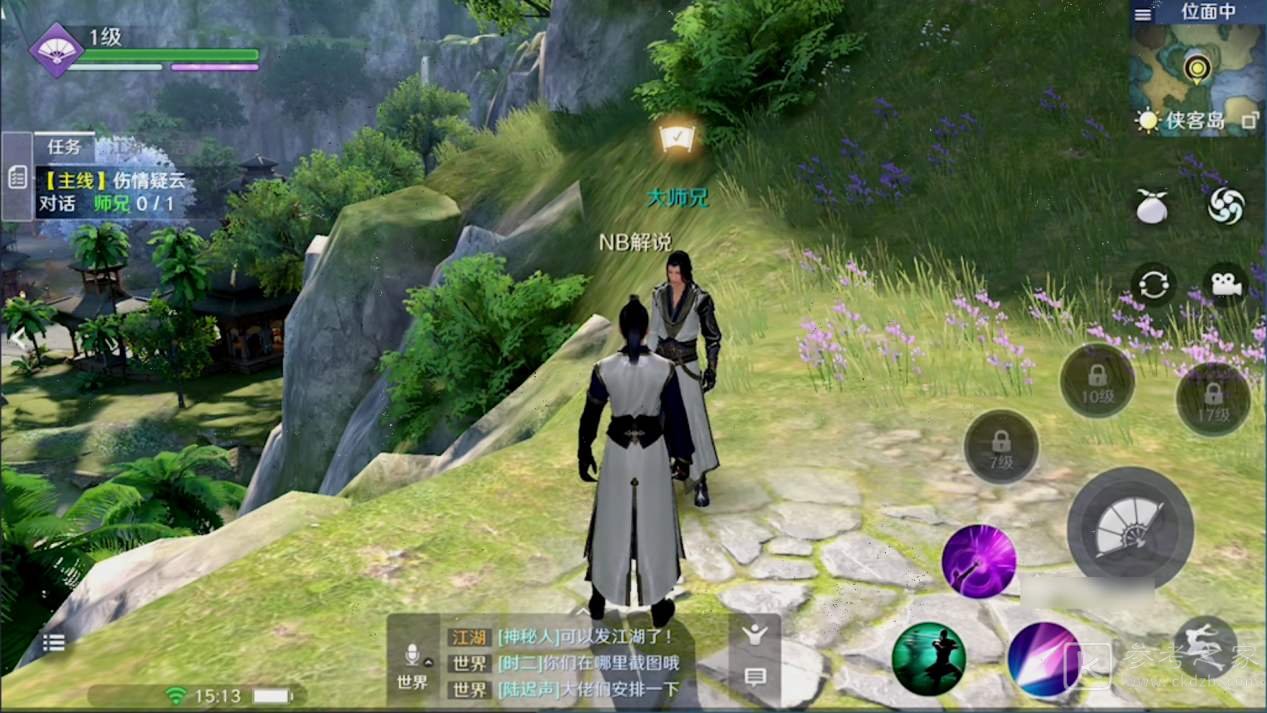Screen dimensions: 1267x713
Task: Use the fan basic attack button
Action: click(x=1129, y=529)
